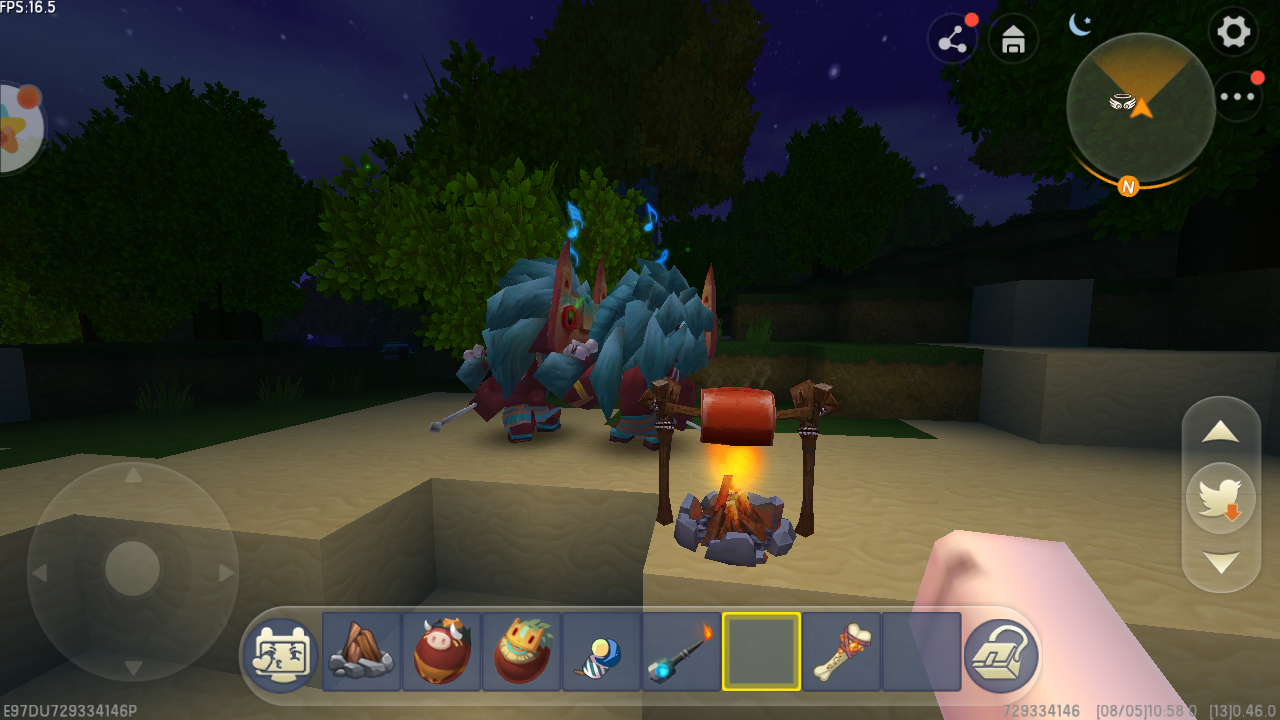Tap the share icon
The height and width of the screenshot is (720, 1280).
(953, 41)
